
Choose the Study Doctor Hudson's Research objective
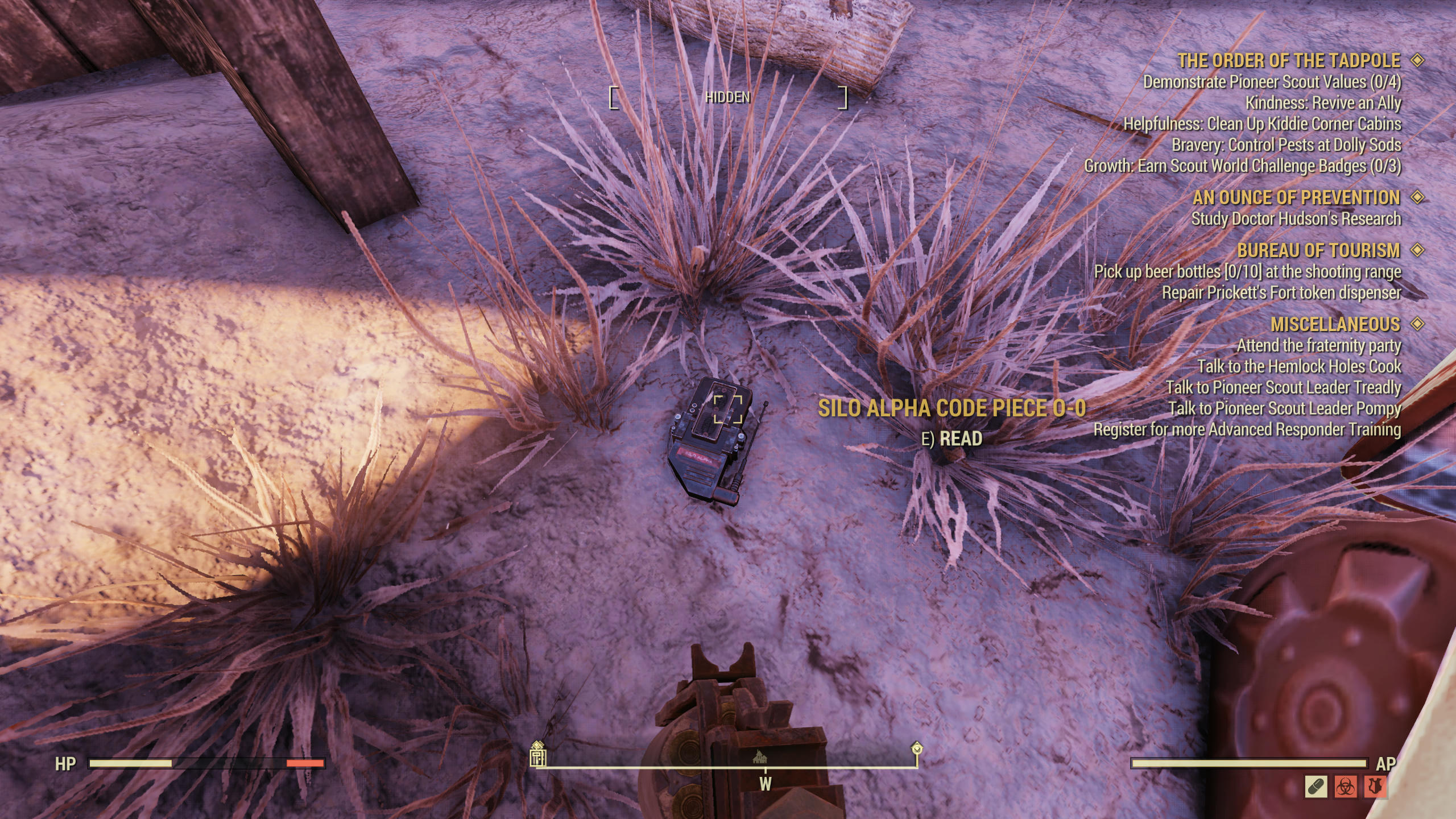pos(1296,219)
